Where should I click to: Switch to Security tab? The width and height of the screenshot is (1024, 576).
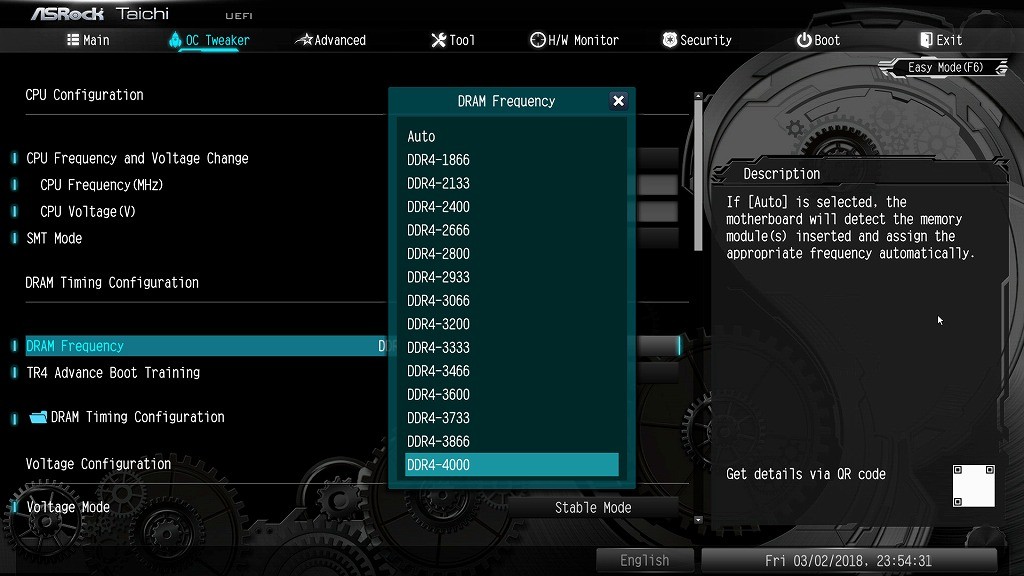pos(697,40)
